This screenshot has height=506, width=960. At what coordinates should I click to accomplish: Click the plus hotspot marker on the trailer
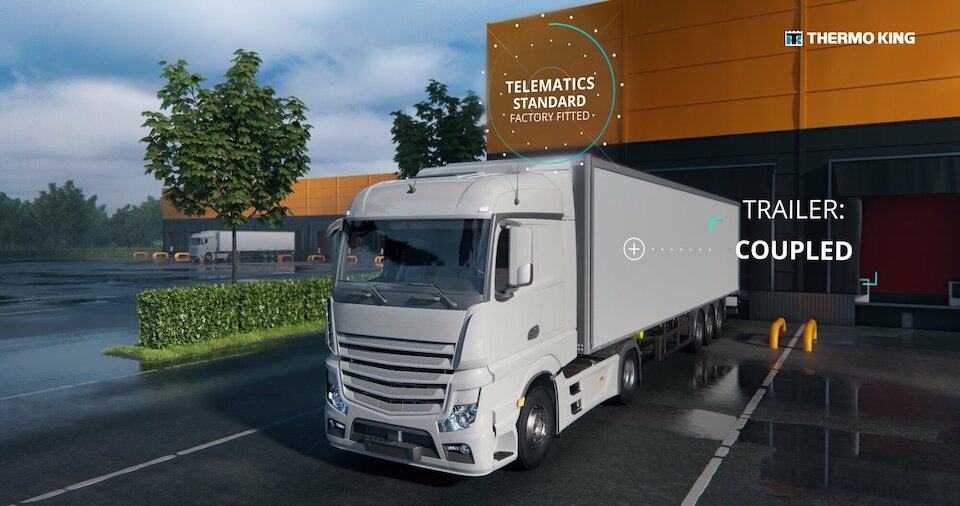pos(634,249)
